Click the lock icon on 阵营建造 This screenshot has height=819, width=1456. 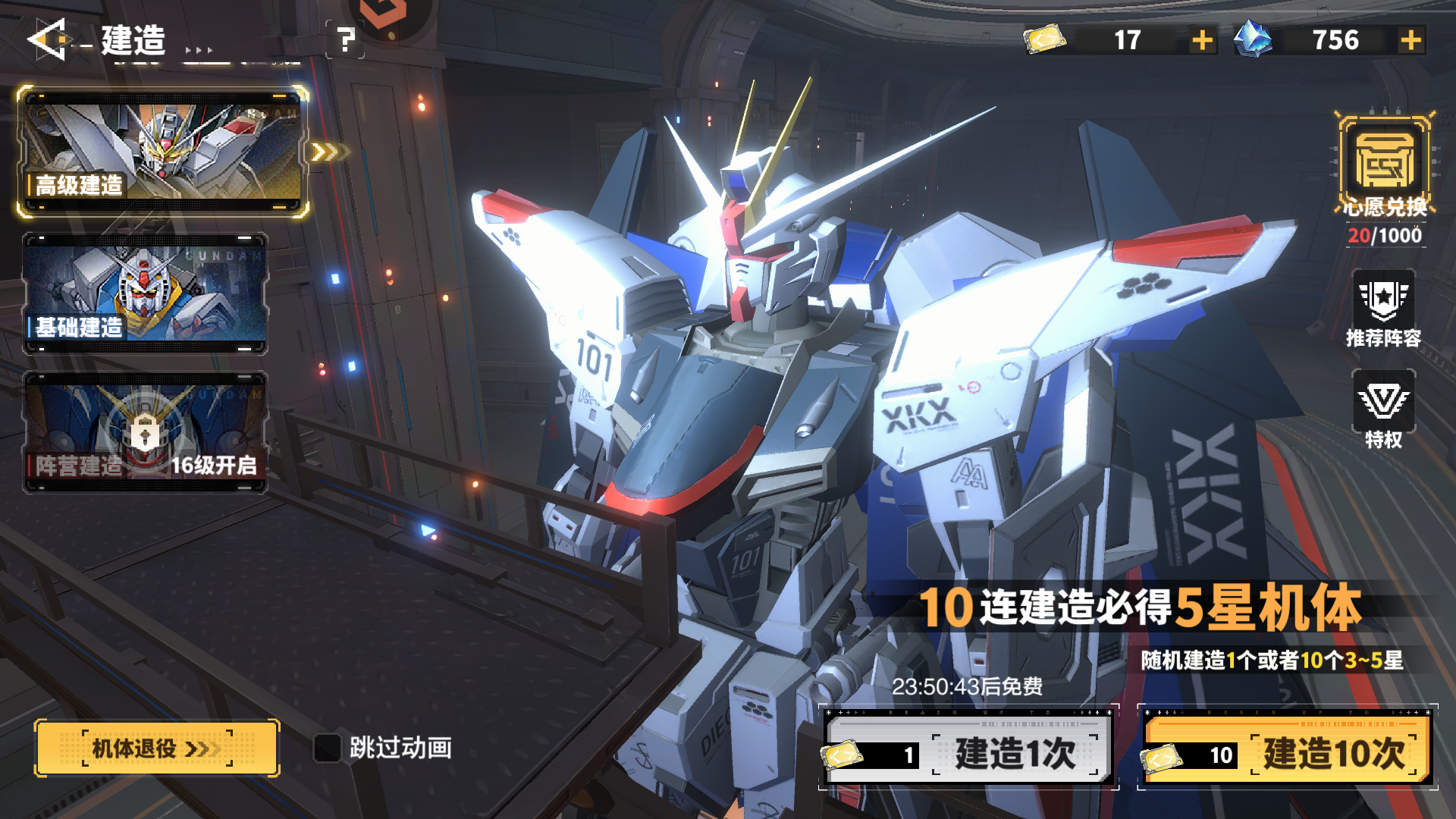(x=146, y=430)
